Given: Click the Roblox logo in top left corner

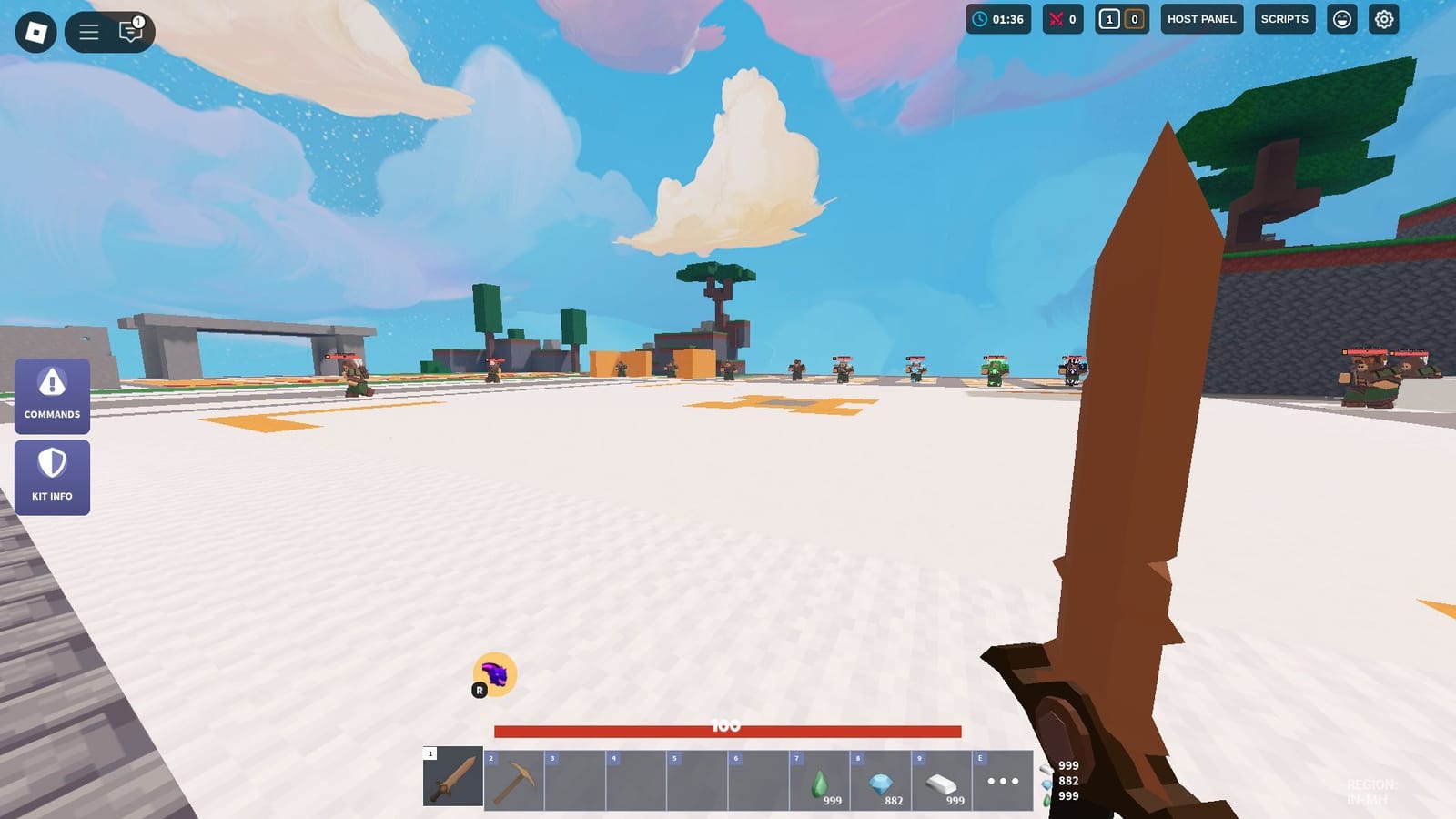Looking at the screenshot, I should click(x=35, y=31).
